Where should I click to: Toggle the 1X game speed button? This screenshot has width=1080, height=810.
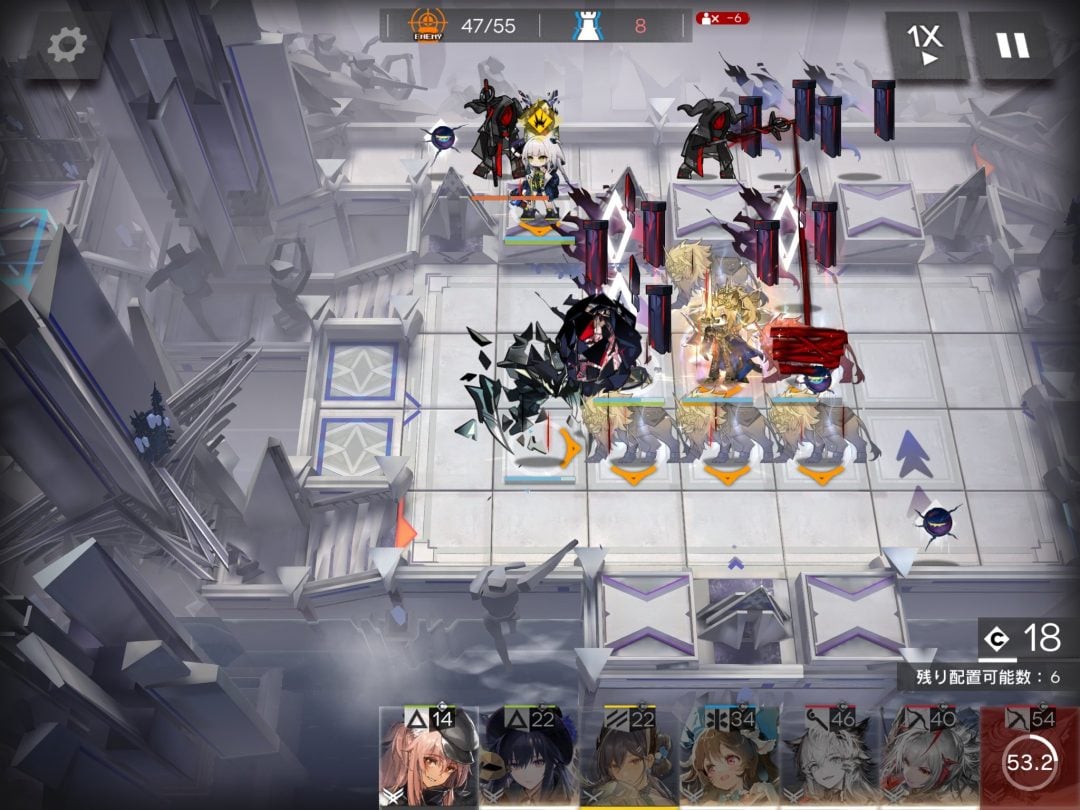[926, 46]
